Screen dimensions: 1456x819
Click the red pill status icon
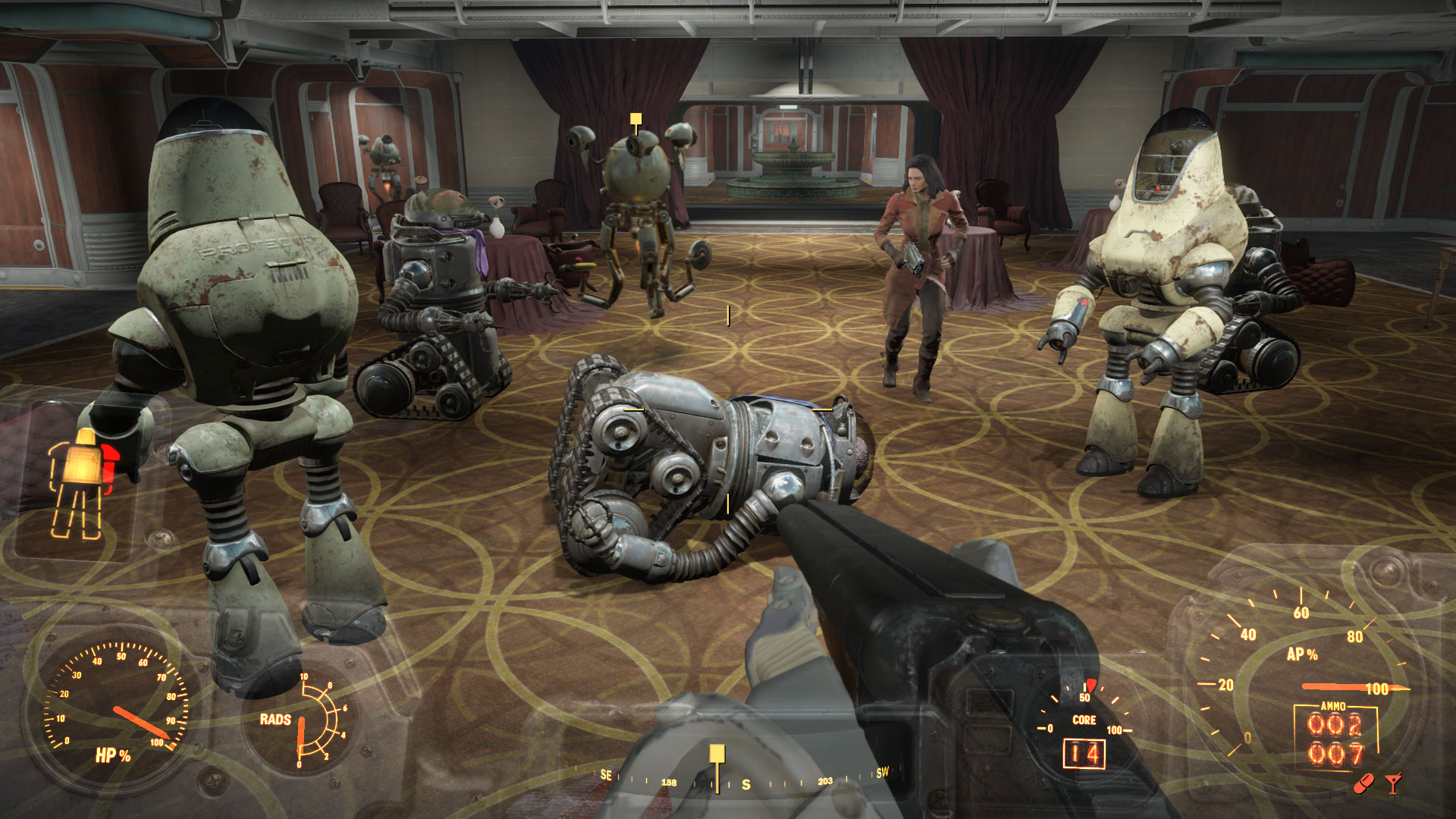1363,783
